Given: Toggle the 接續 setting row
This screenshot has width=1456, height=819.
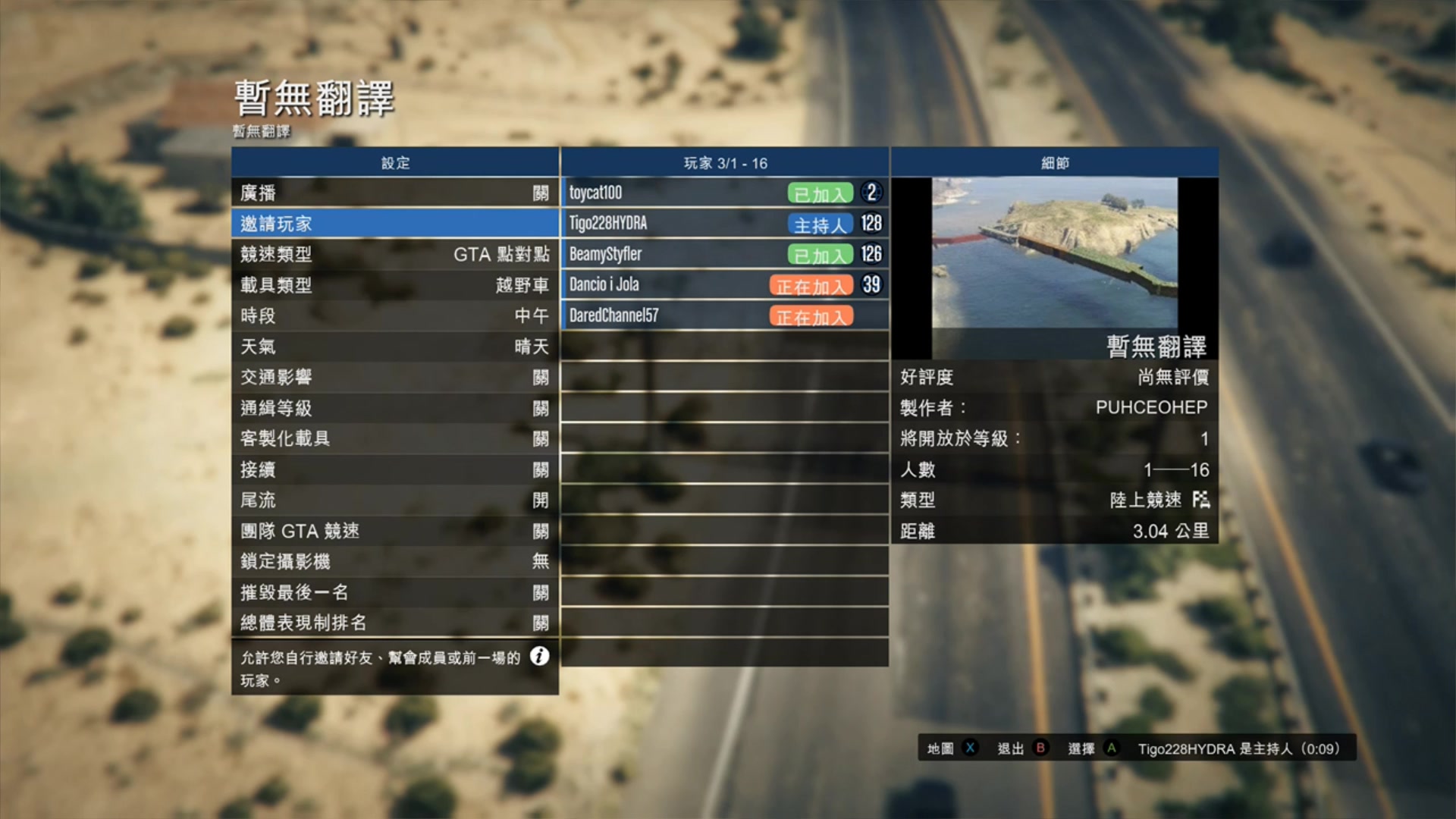Looking at the screenshot, I should point(394,469).
